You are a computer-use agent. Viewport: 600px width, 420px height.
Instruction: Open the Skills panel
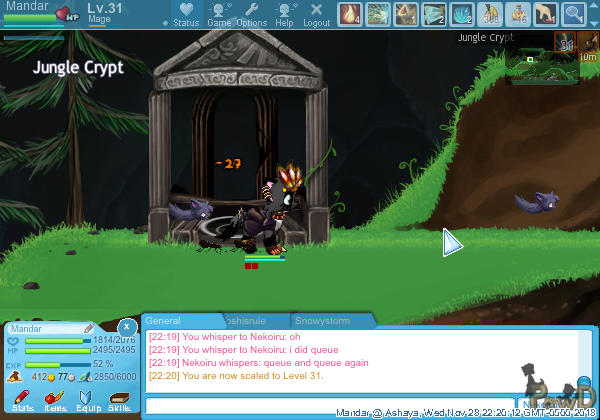click(x=119, y=402)
